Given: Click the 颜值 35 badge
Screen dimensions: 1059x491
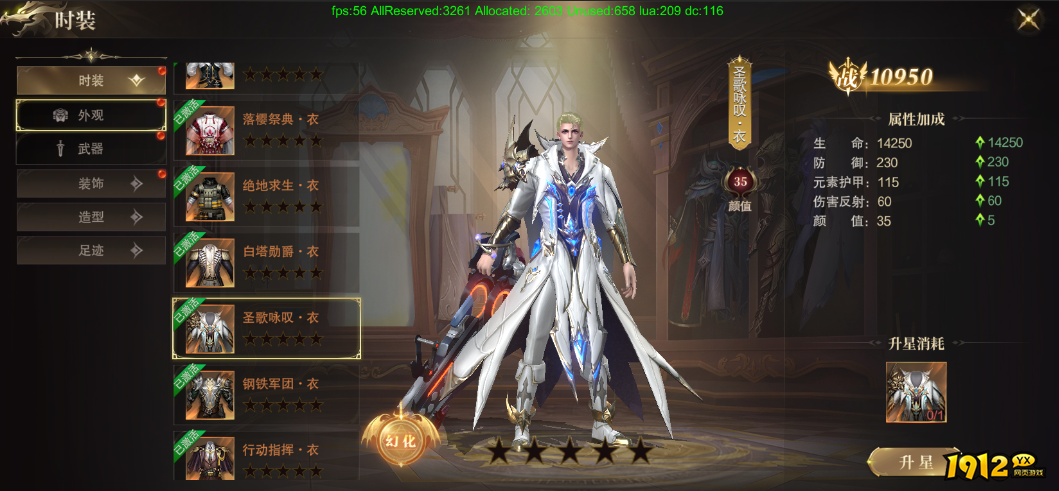Looking at the screenshot, I should point(741,183).
